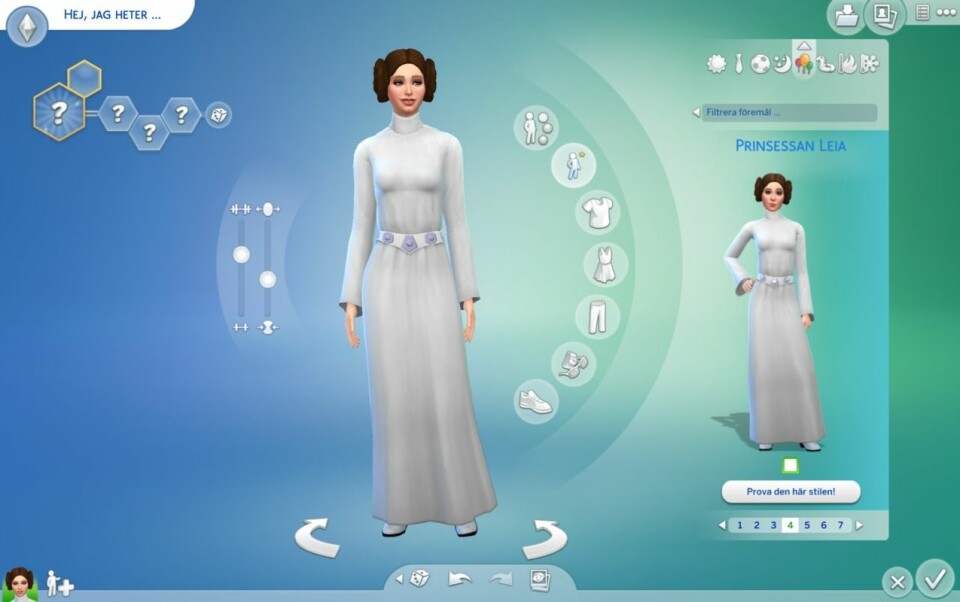Screen dimensions: 960x602
Task: Open the tops clothing category (shirt icon)
Action: pos(598,212)
